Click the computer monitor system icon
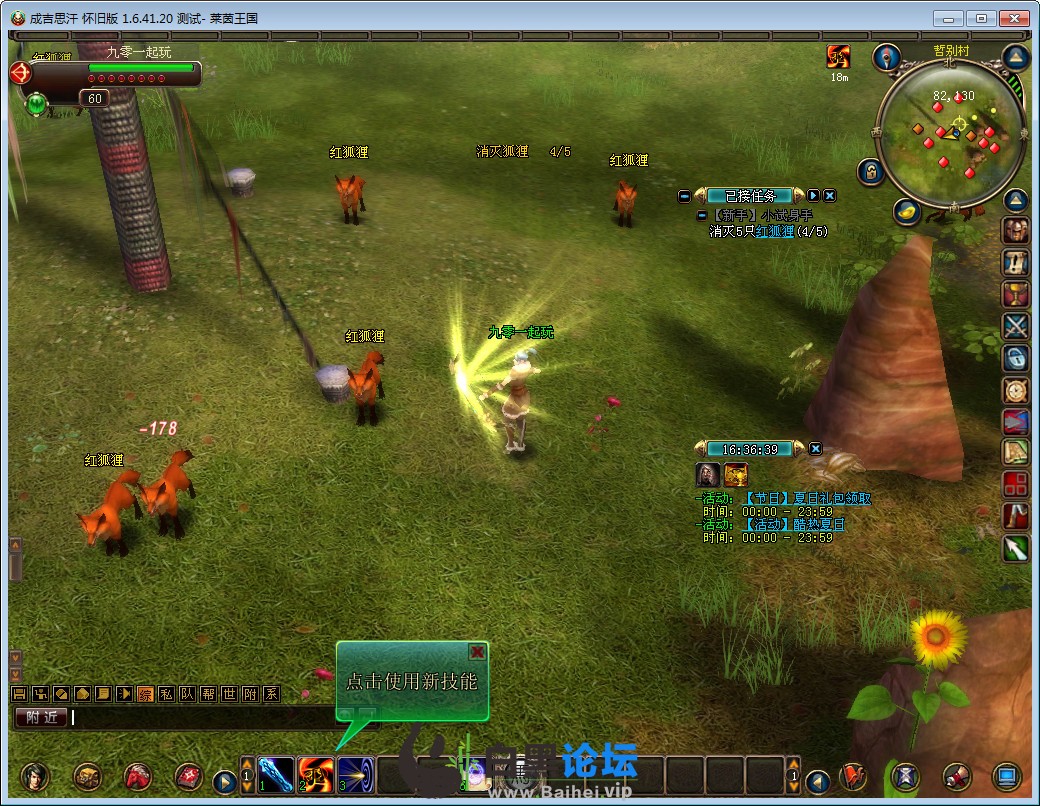 click(x=1007, y=776)
